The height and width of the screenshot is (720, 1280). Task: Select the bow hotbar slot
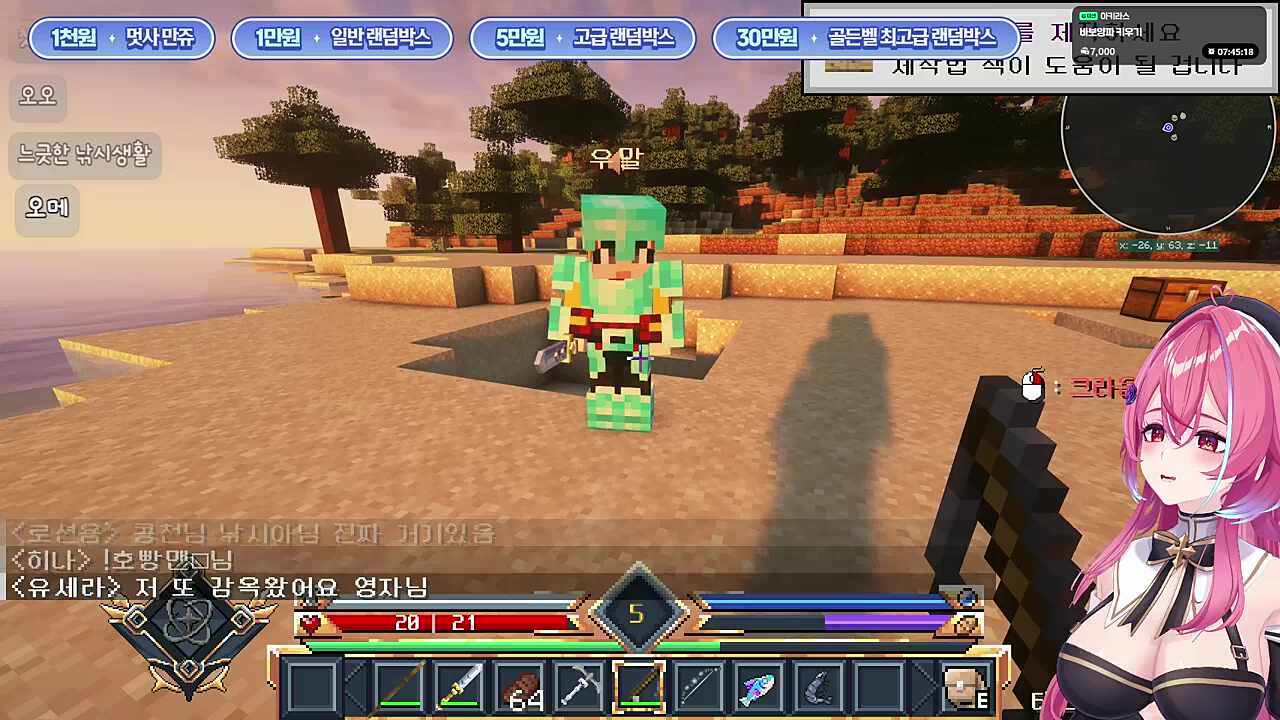[698, 687]
